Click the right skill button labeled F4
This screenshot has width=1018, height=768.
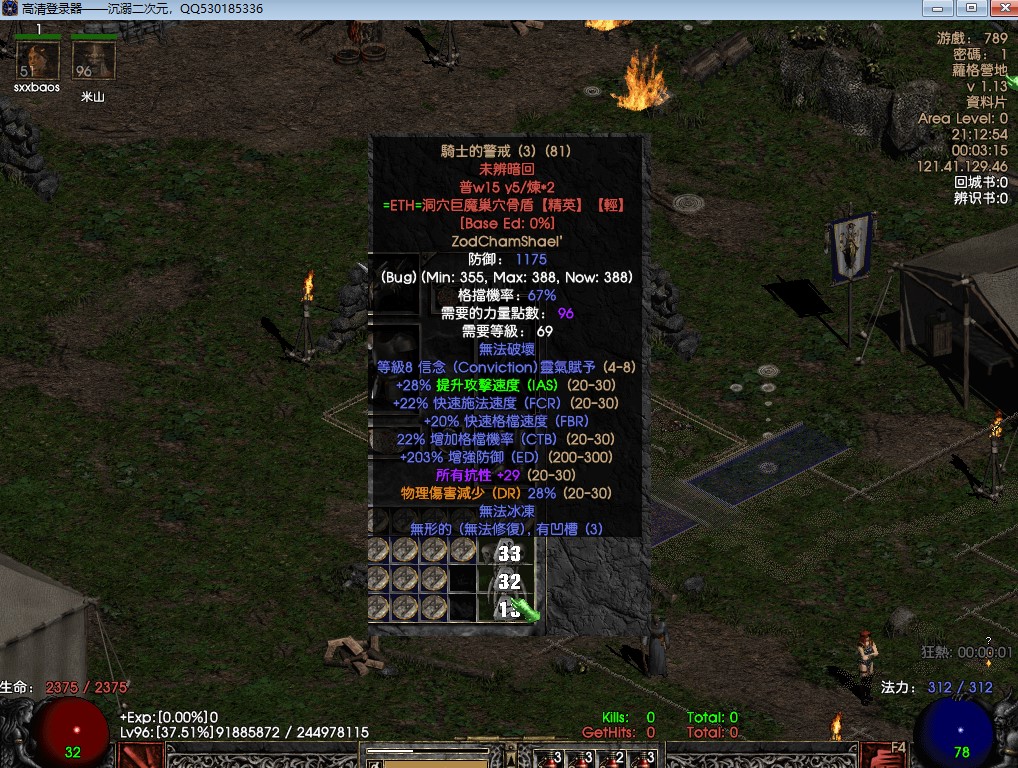coord(883,755)
